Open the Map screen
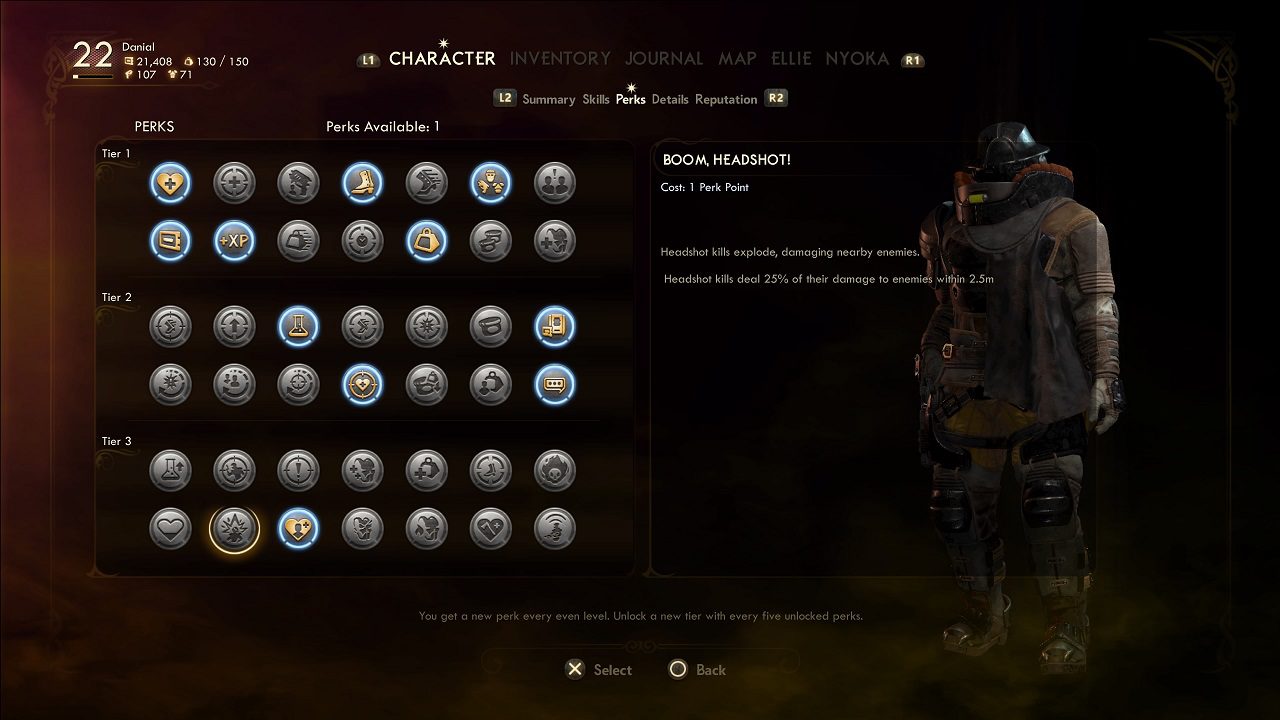Screen dimensions: 1280x720 (x=737, y=59)
